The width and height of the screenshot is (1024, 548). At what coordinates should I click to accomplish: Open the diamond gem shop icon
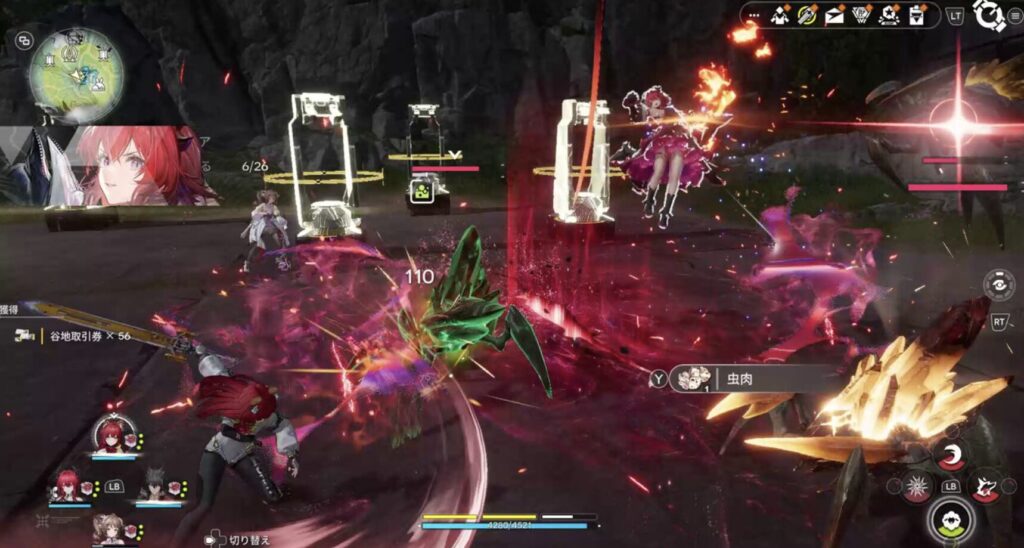coord(860,15)
